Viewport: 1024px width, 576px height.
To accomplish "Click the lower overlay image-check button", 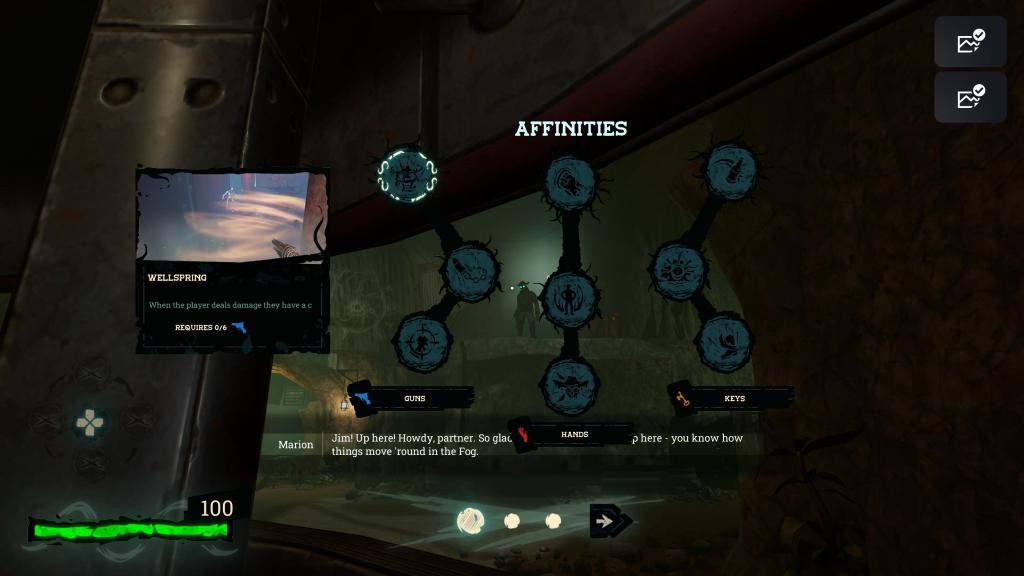I will [x=970, y=97].
